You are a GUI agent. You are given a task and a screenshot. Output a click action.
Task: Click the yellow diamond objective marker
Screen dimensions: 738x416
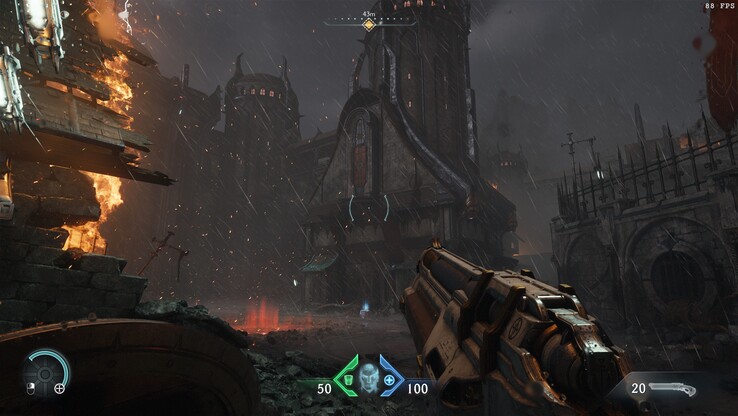coord(369,24)
